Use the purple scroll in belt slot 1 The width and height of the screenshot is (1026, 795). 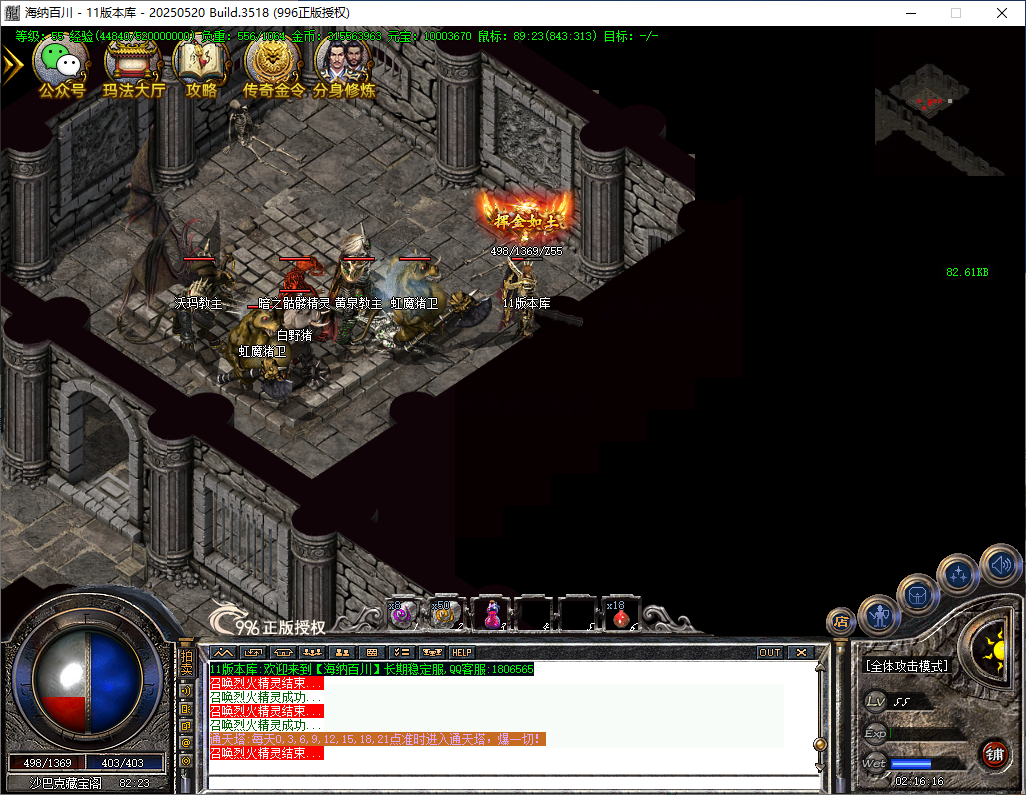tap(403, 613)
